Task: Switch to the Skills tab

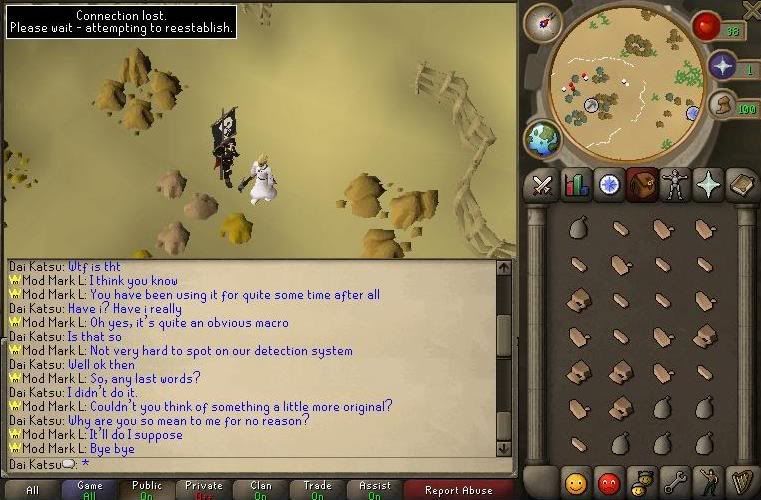Action: pyautogui.click(x=576, y=185)
